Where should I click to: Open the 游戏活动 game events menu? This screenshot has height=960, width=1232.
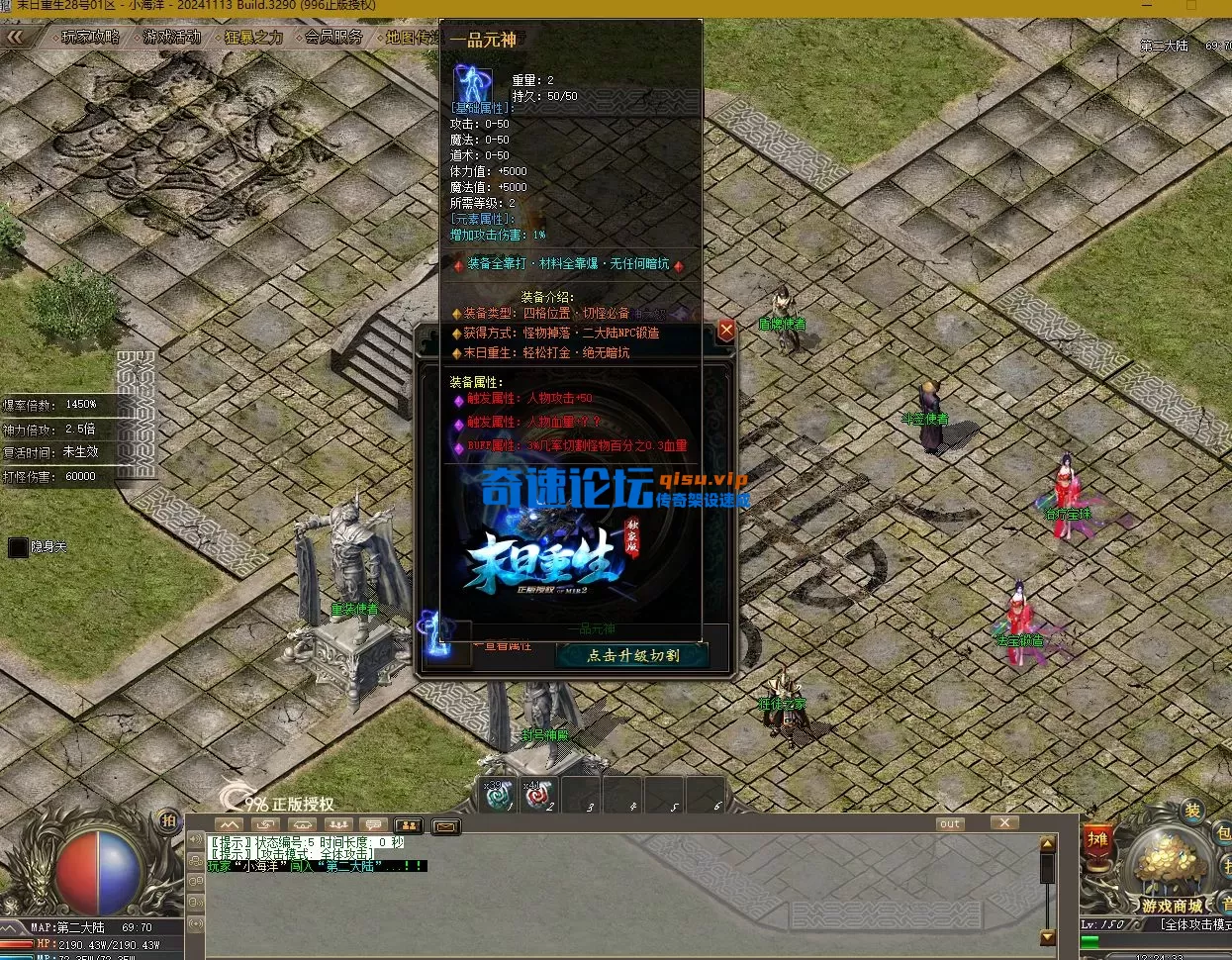(x=172, y=38)
